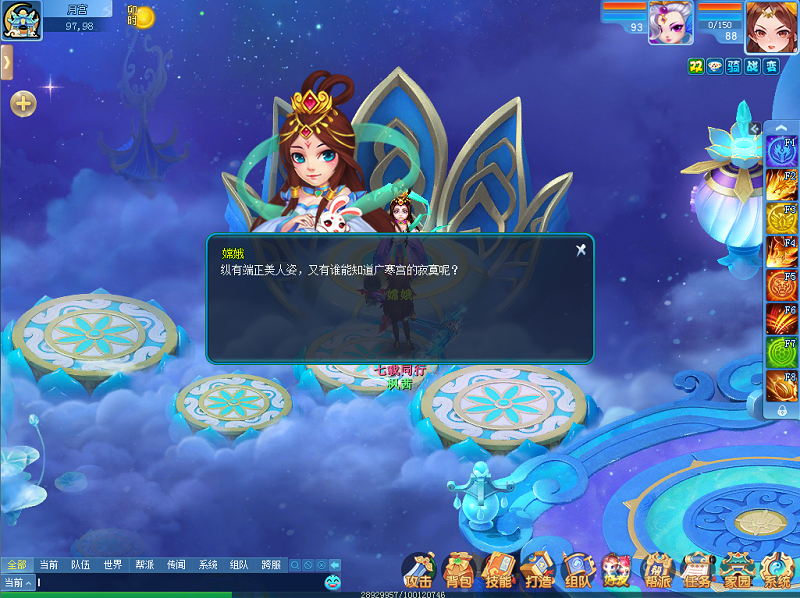800x598 pixels.
Task: Click the 骑 mount button
Action: point(733,66)
